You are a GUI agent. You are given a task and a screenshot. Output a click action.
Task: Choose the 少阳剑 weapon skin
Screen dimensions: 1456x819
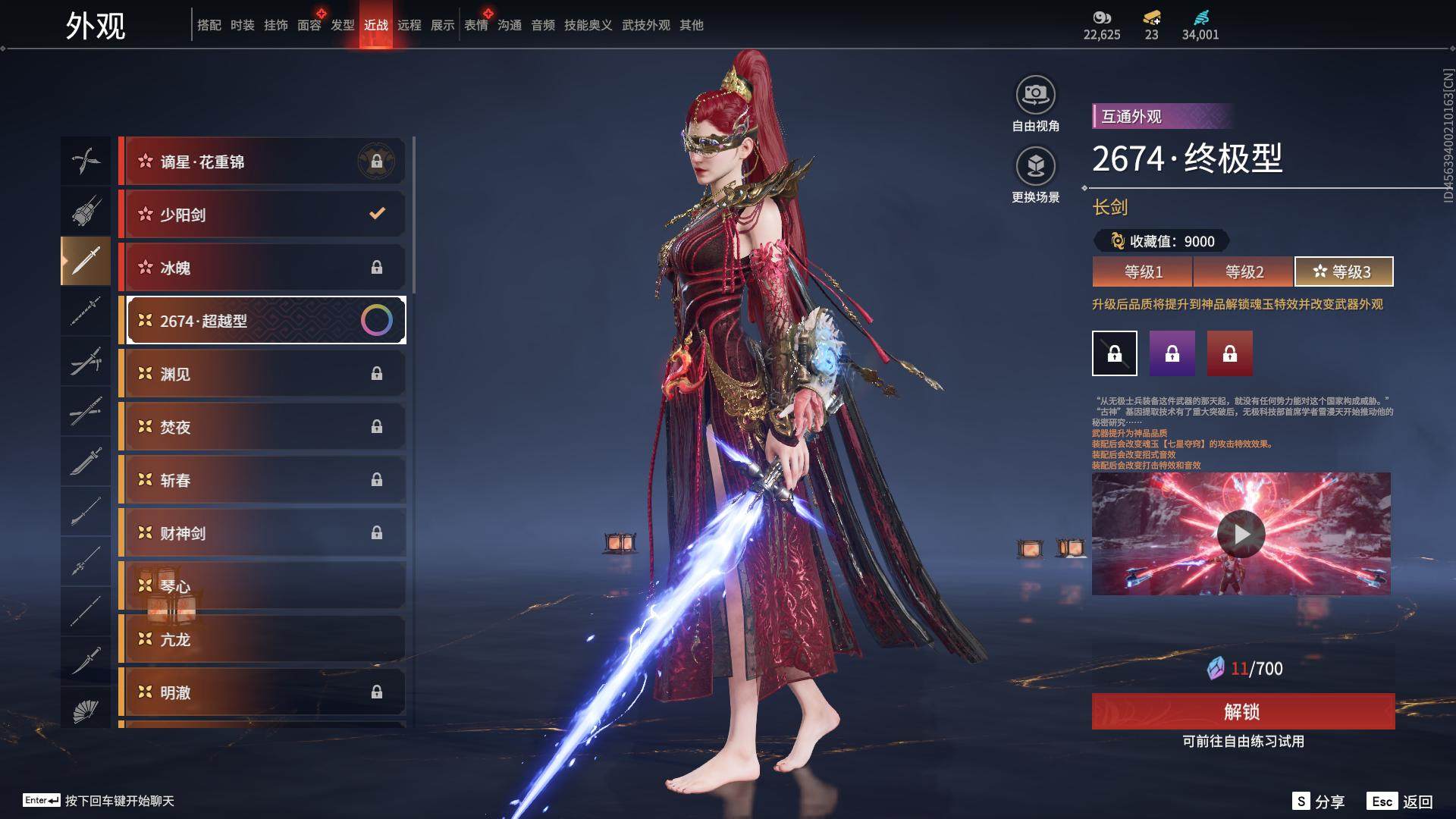click(262, 215)
